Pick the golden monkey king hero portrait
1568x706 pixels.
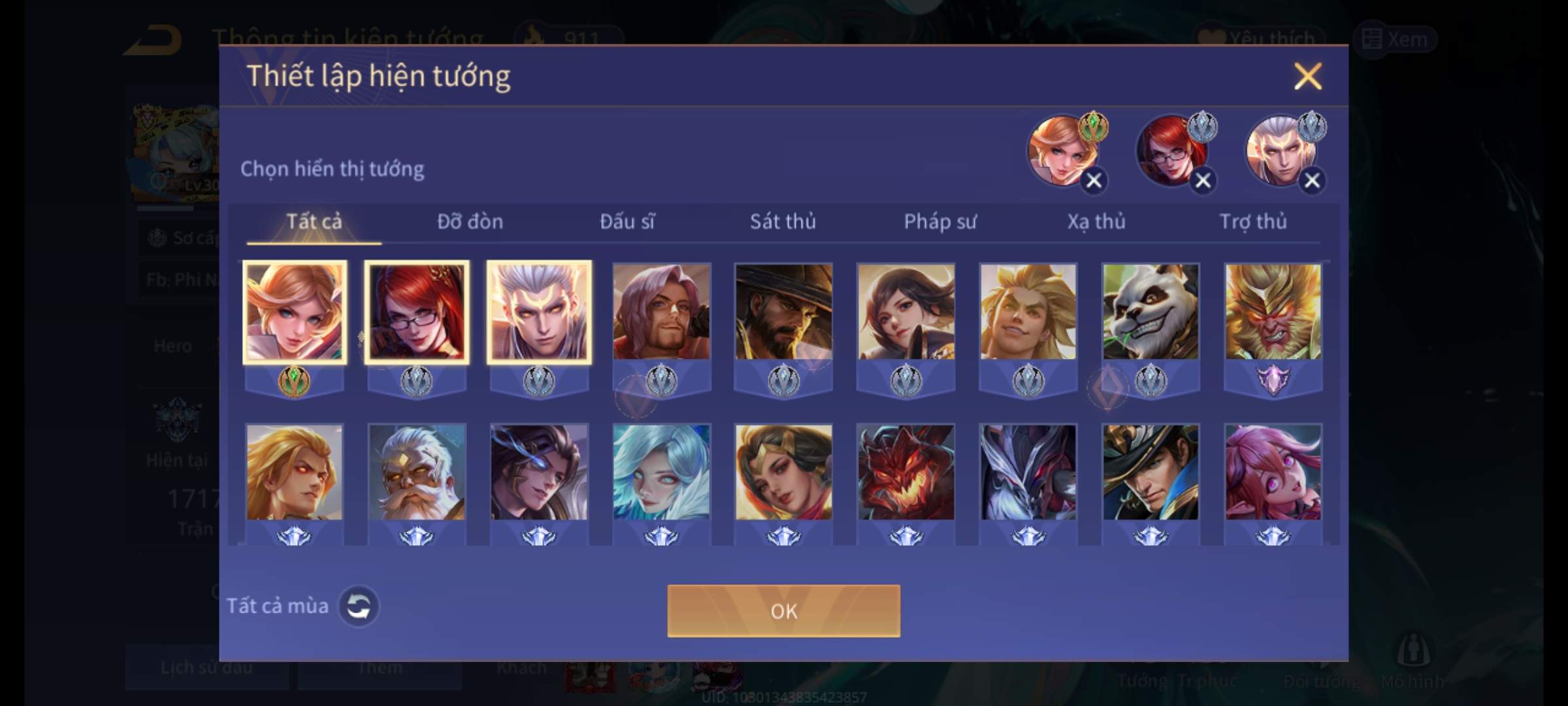(1273, 312)
